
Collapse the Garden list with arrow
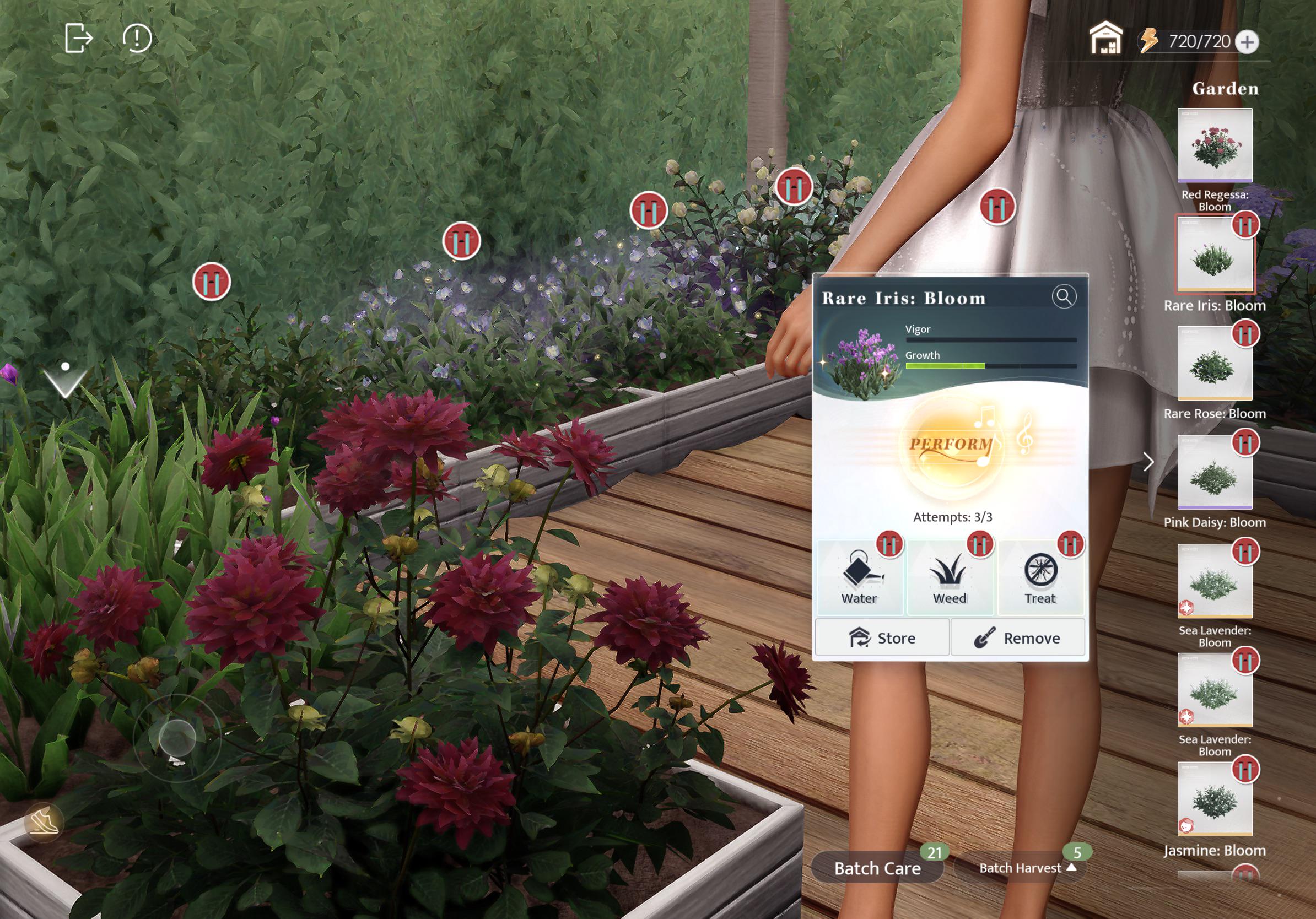click(1148, 462)
